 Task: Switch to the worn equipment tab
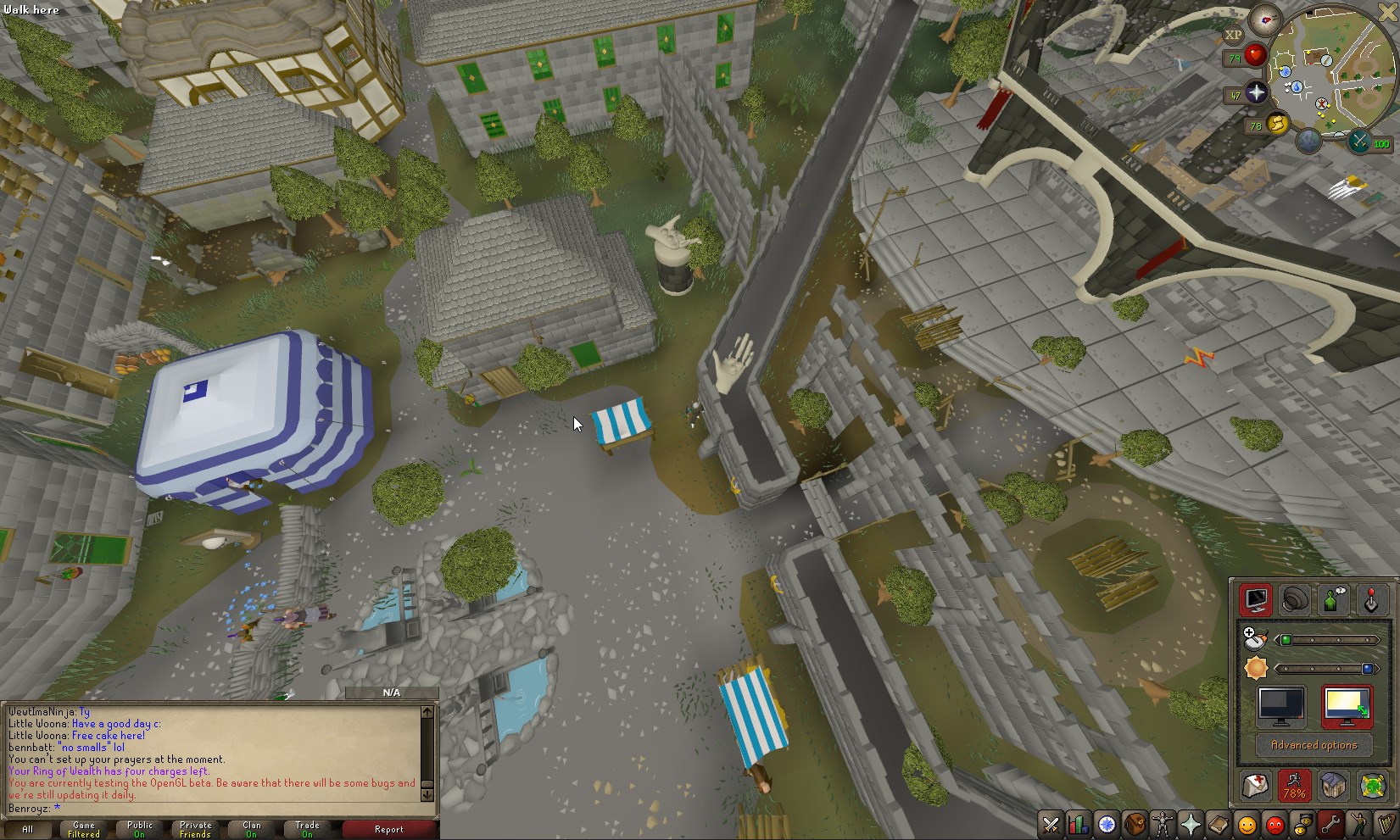coord(1163,824)
